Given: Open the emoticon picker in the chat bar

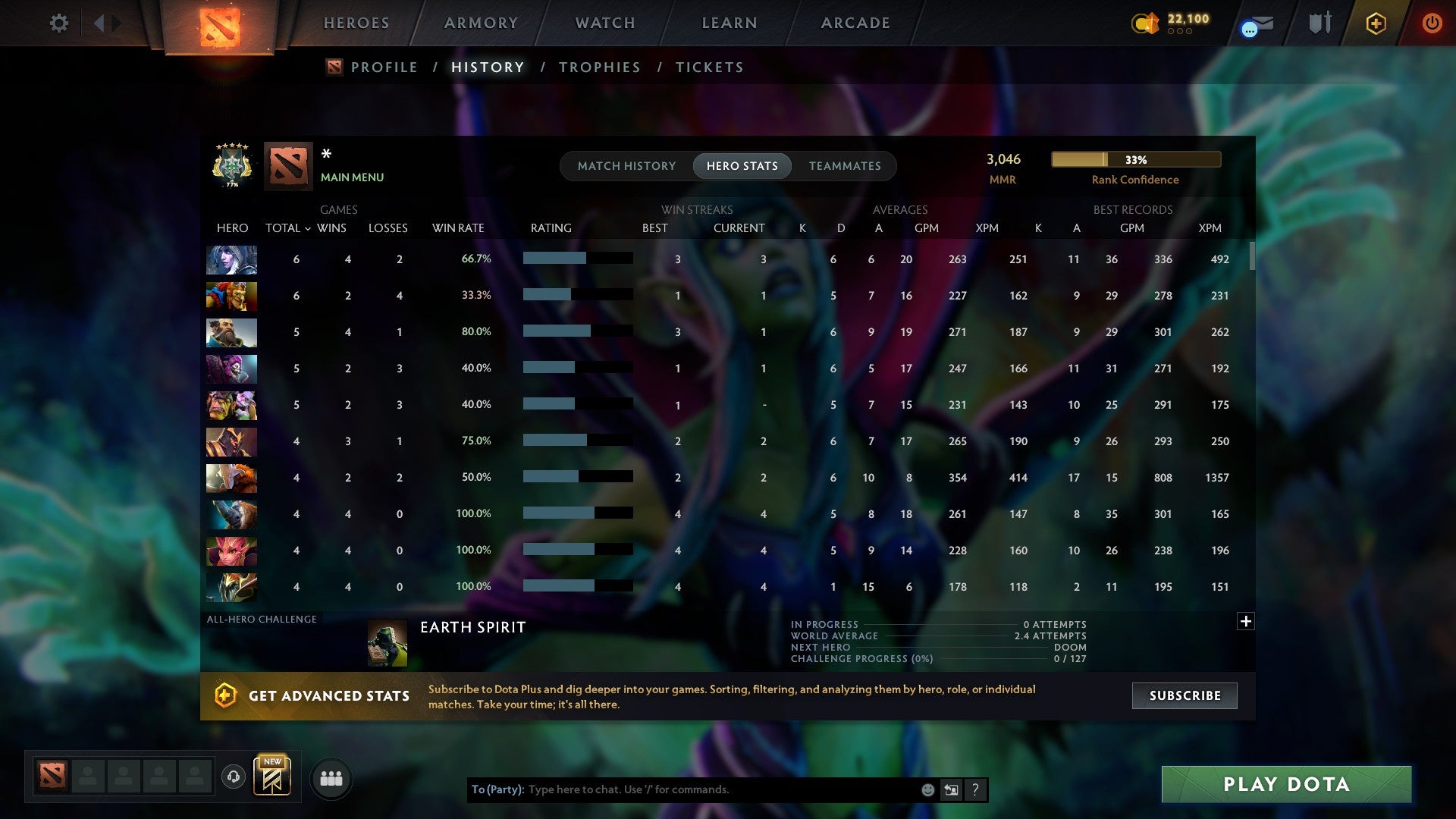Looking at the screenshot, I should (927, 789).
